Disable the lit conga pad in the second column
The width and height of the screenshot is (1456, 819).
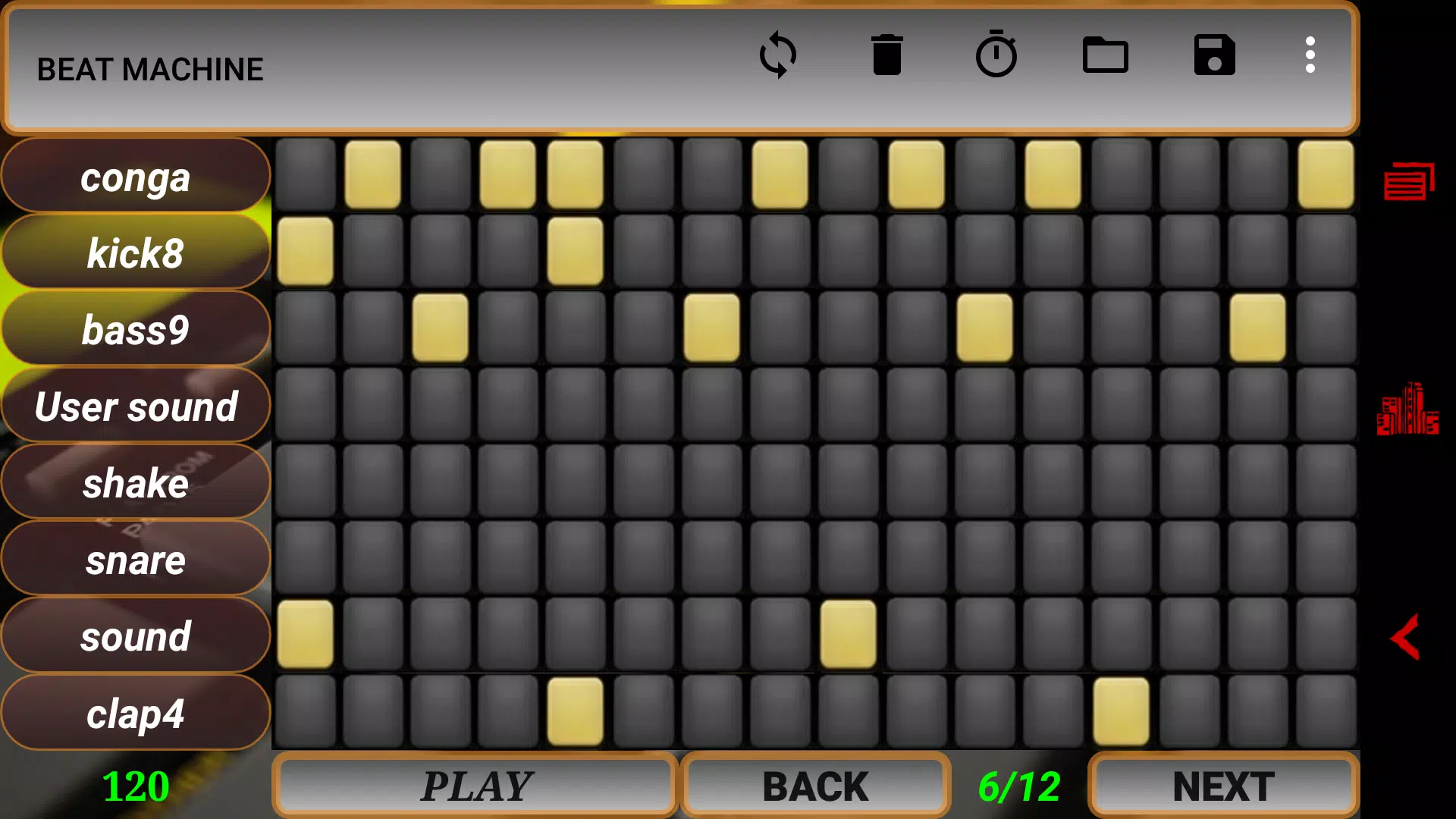point(373,174)
